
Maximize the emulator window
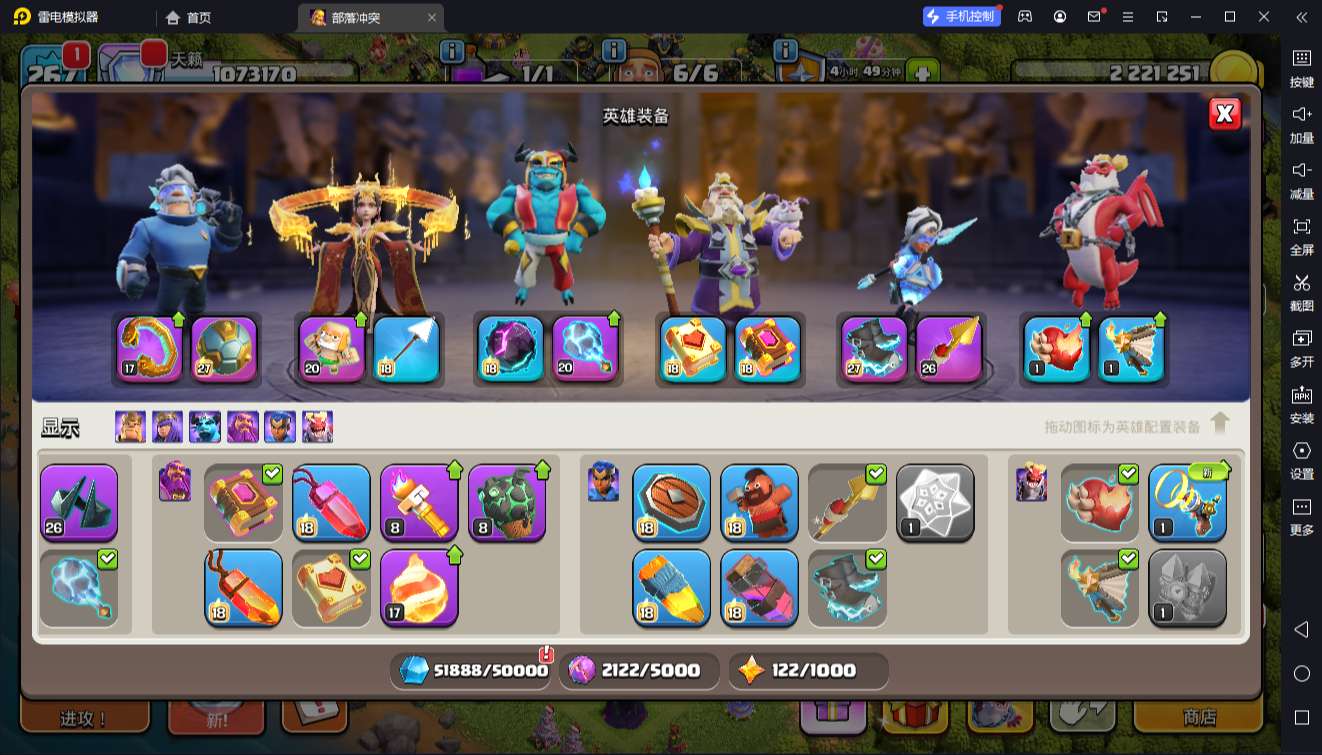click(1230, 17)
